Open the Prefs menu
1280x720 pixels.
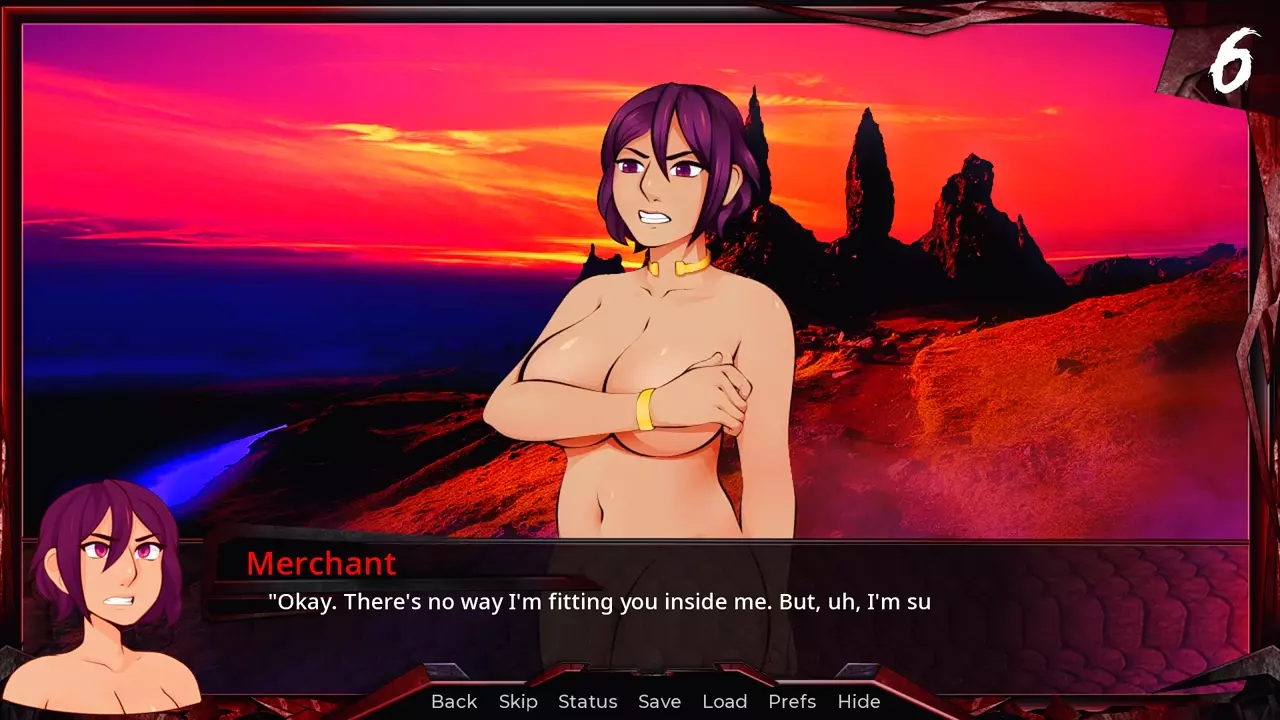click(x=792, y=702)
